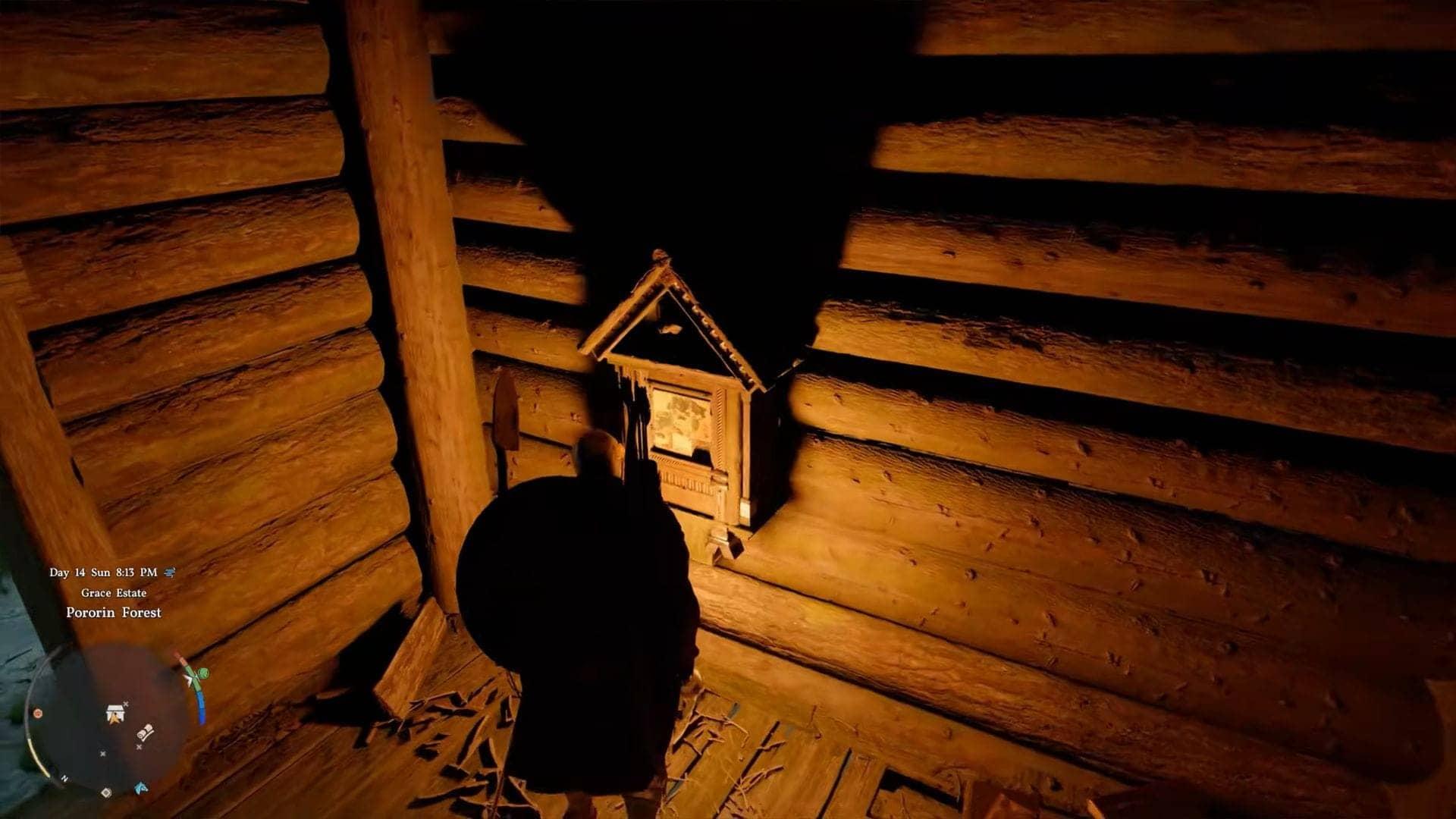Image resolution: width=1456 pixels, height=819 pixels.
Task: Select the bedroll icon on the minimap
Action: (144, 733)
